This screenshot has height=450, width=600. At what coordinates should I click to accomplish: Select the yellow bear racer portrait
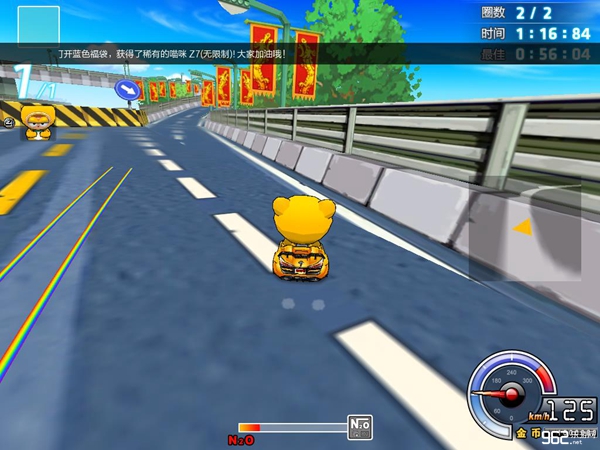click(x=38, y=121)
